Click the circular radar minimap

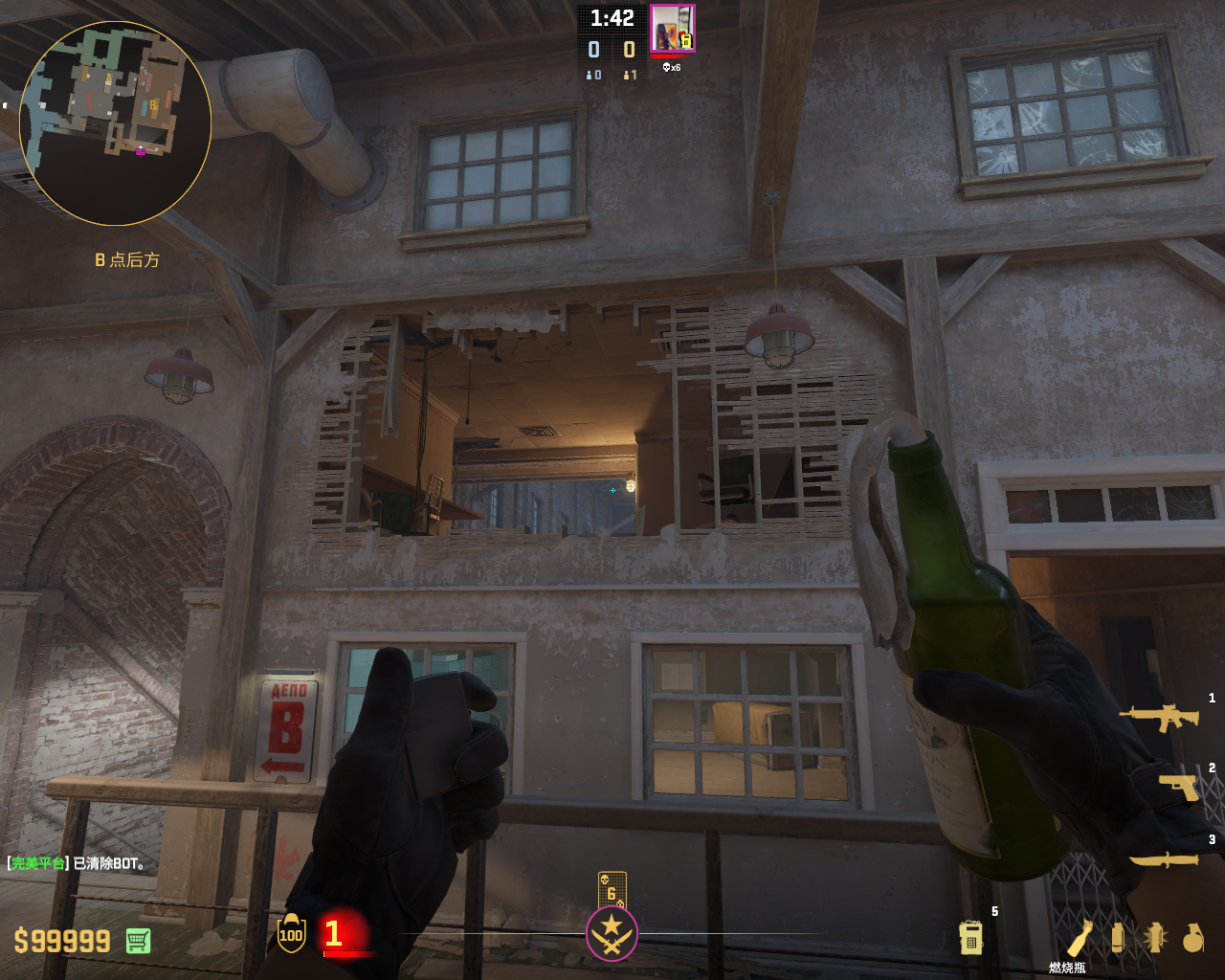[115, 122]
